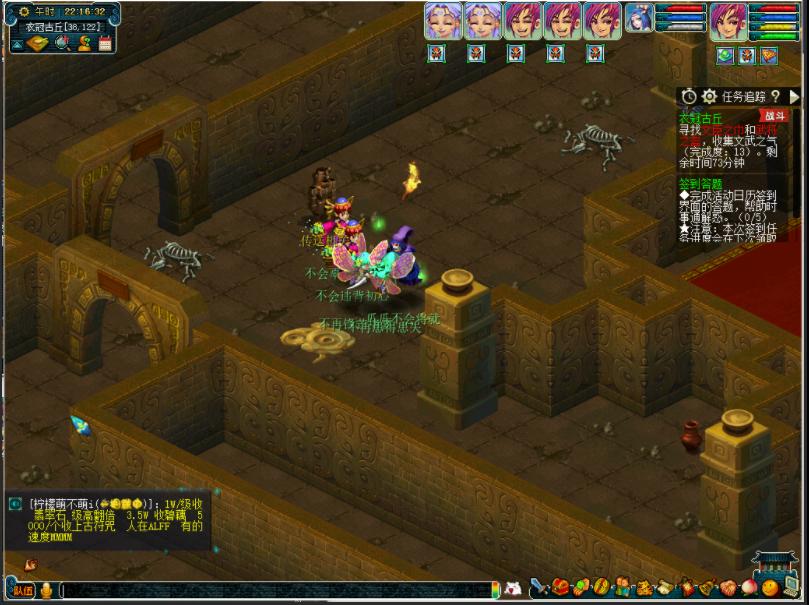Click the chat text input bar
809x605 pixels.
coord(270,590)
